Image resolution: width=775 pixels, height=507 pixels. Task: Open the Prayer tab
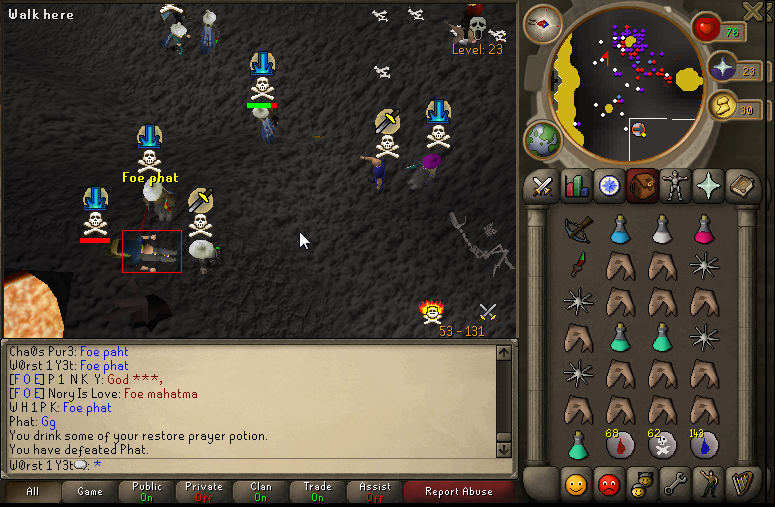pyautogui.click(x=709, y=186)
